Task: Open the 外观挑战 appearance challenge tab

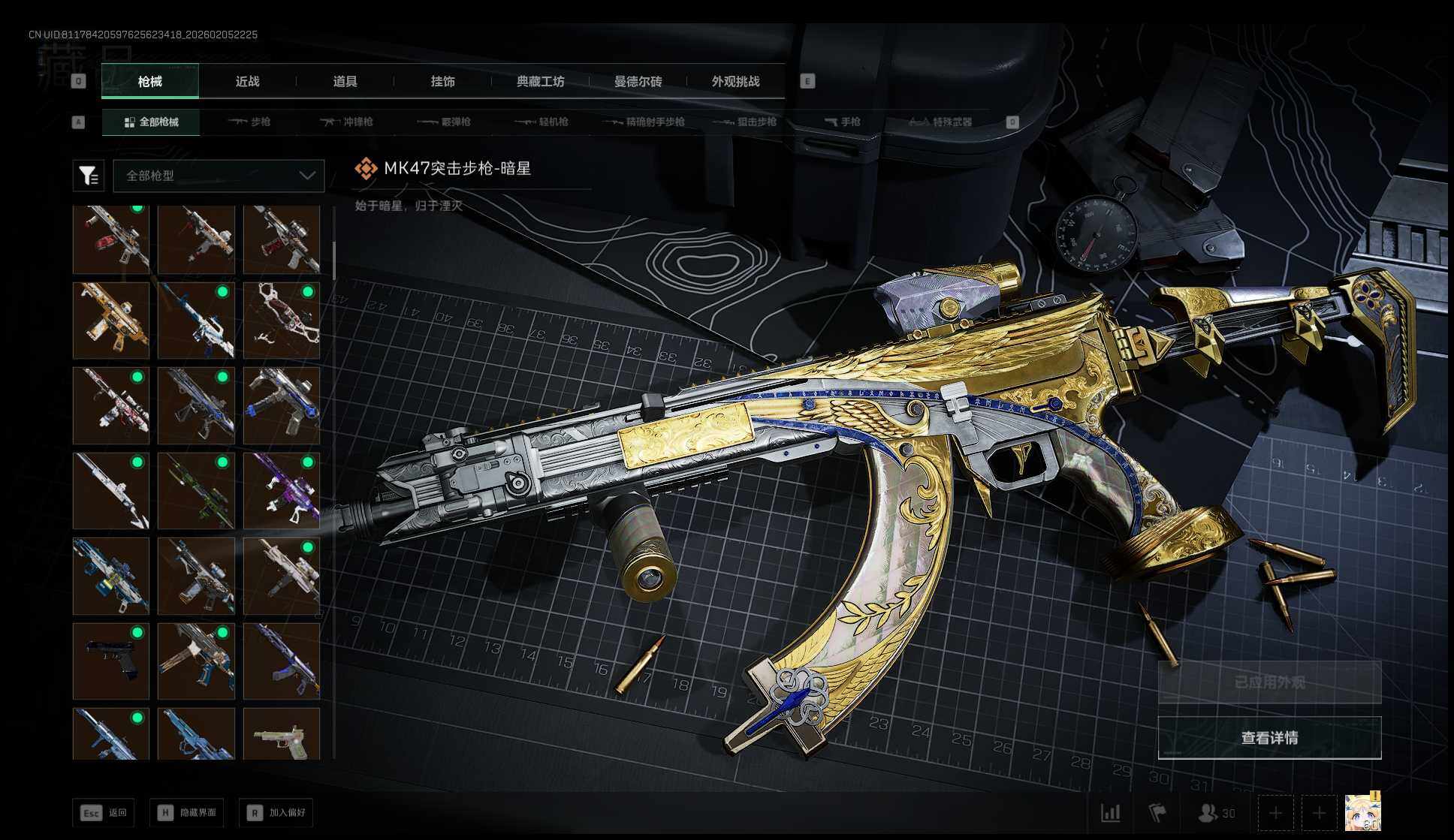Action: click(x=735, y=81)
